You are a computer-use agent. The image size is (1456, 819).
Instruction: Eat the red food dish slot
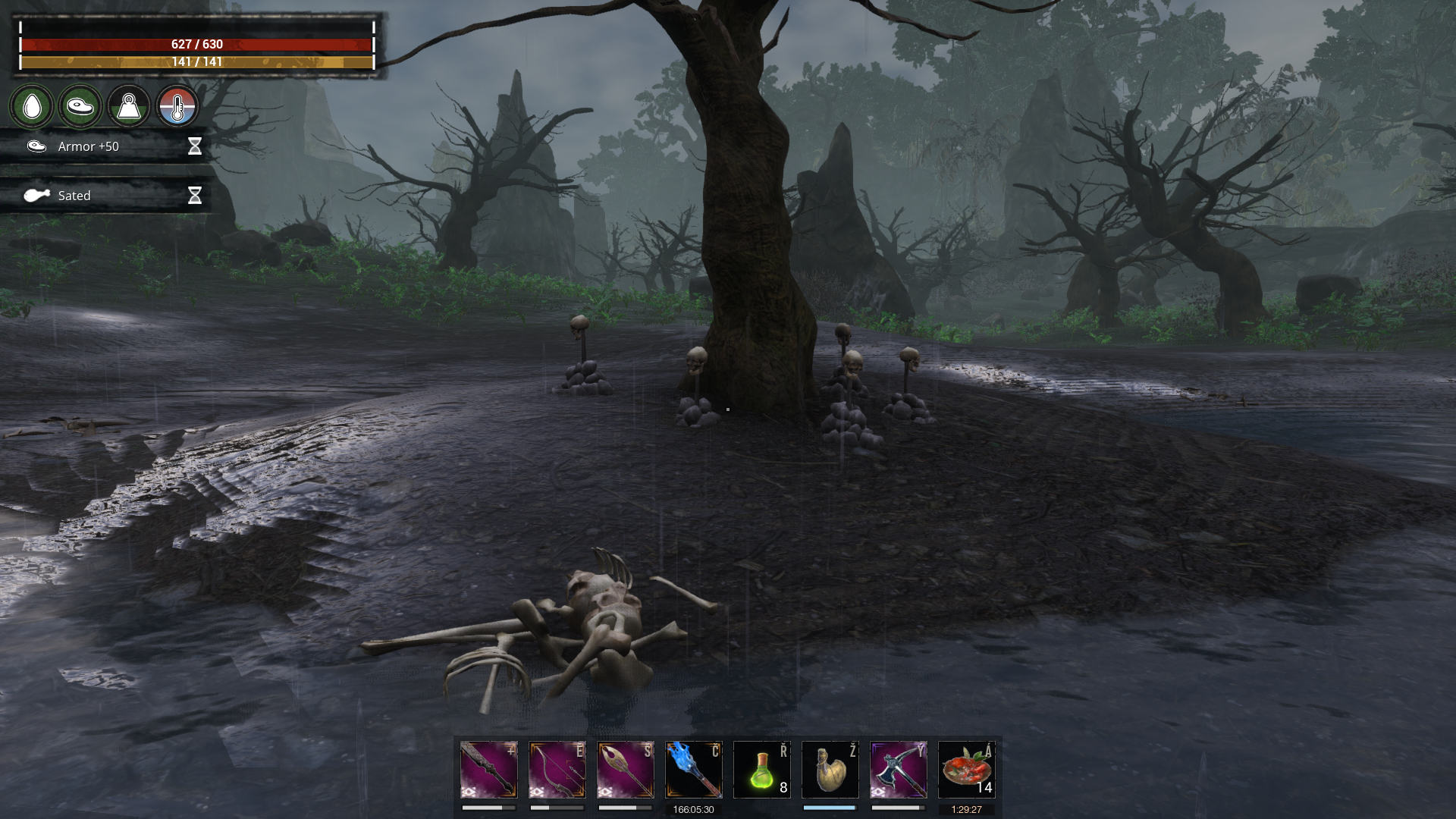(x=967, y=770)
